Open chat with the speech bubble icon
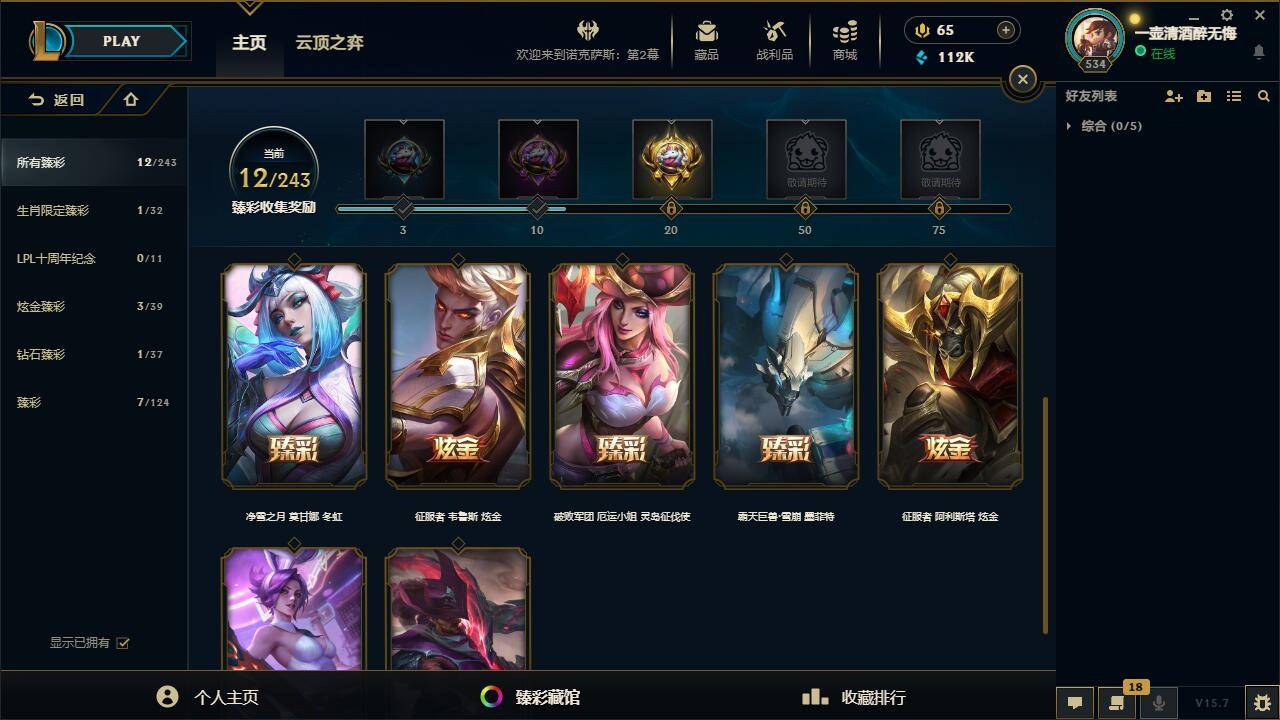This screenshot has height=720, width=1280. click(x=1075, y=703)
